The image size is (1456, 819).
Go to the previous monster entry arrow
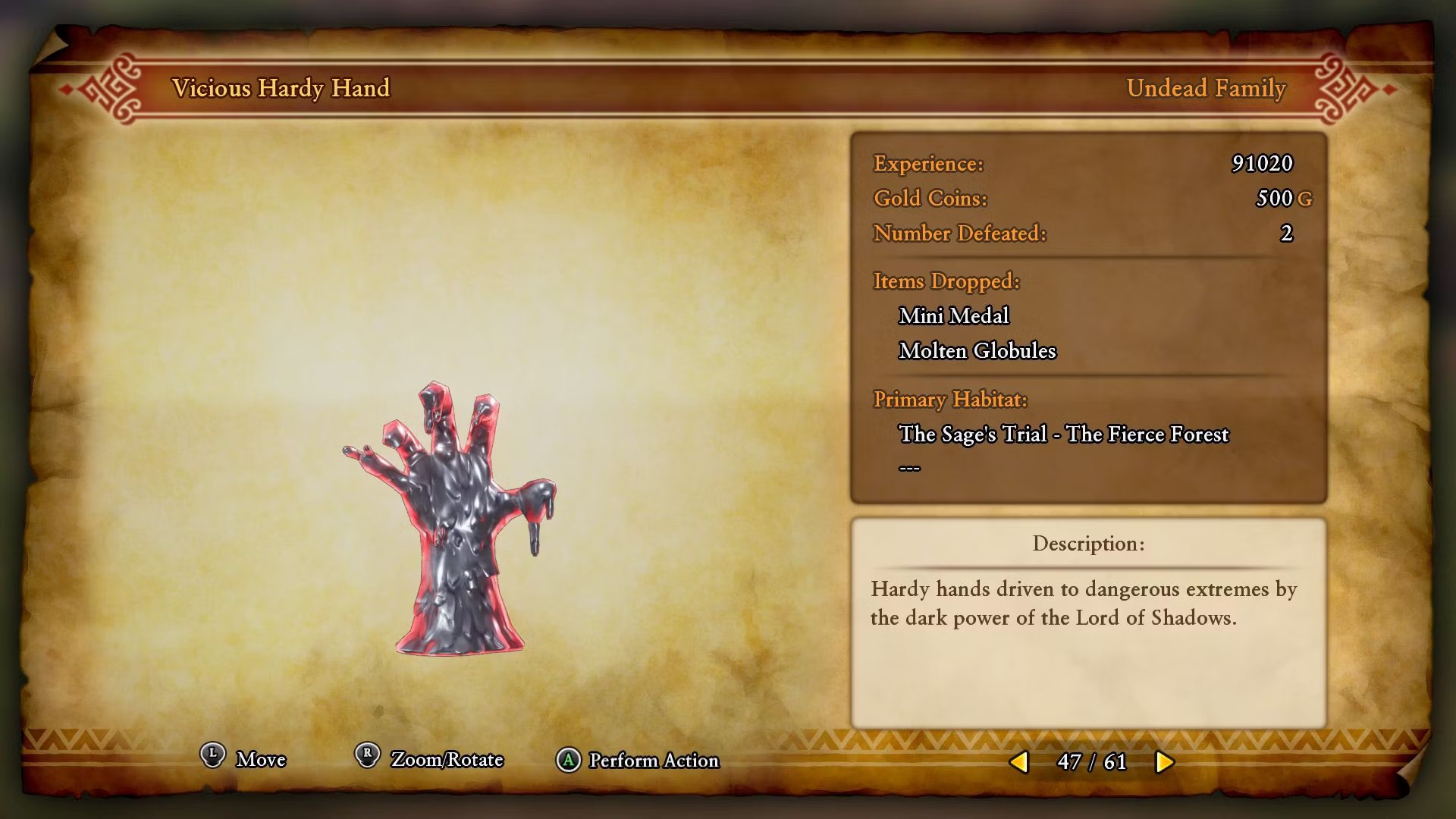tap(1020, 761)
